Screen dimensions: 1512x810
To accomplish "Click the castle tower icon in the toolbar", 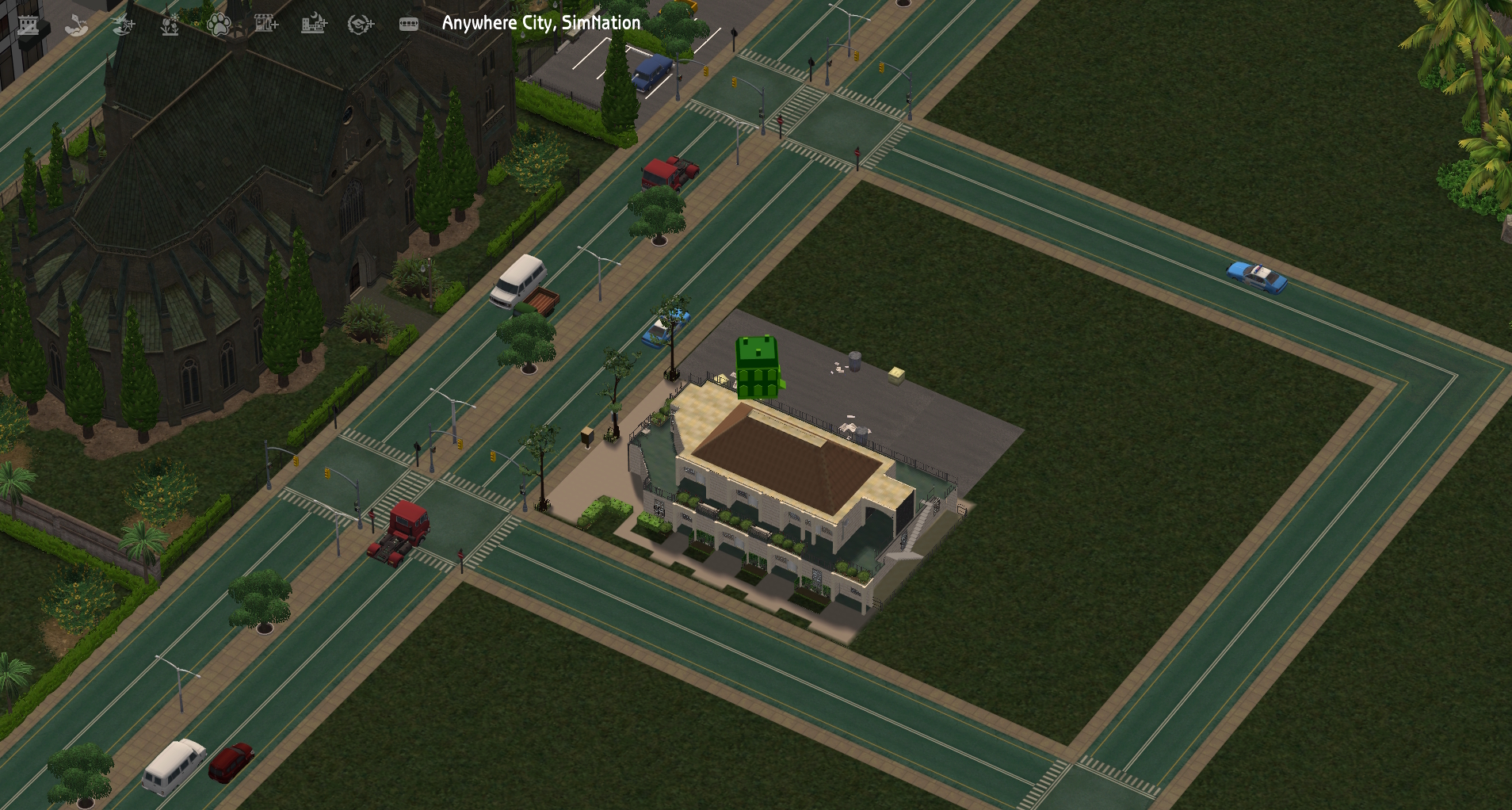I will coord(29,25).
